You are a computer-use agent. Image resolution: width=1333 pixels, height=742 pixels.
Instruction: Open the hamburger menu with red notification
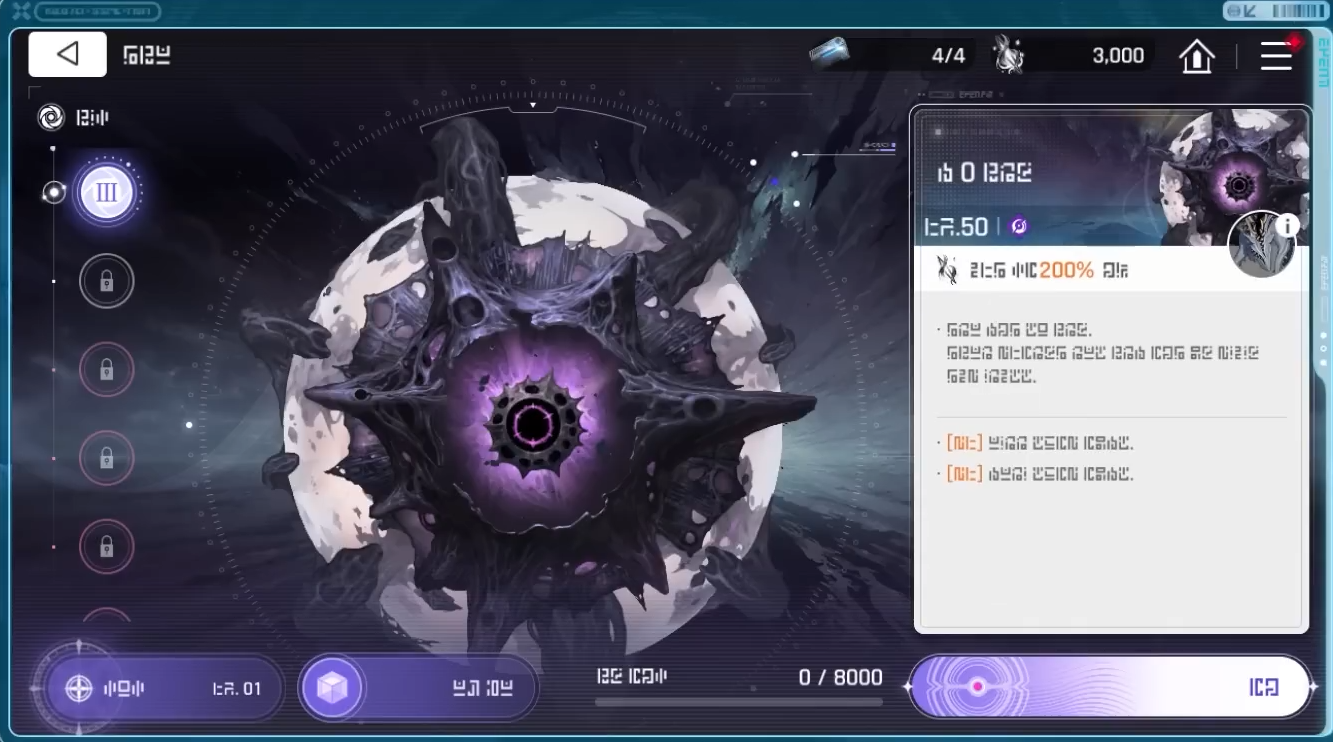[x=1277, y=57]
